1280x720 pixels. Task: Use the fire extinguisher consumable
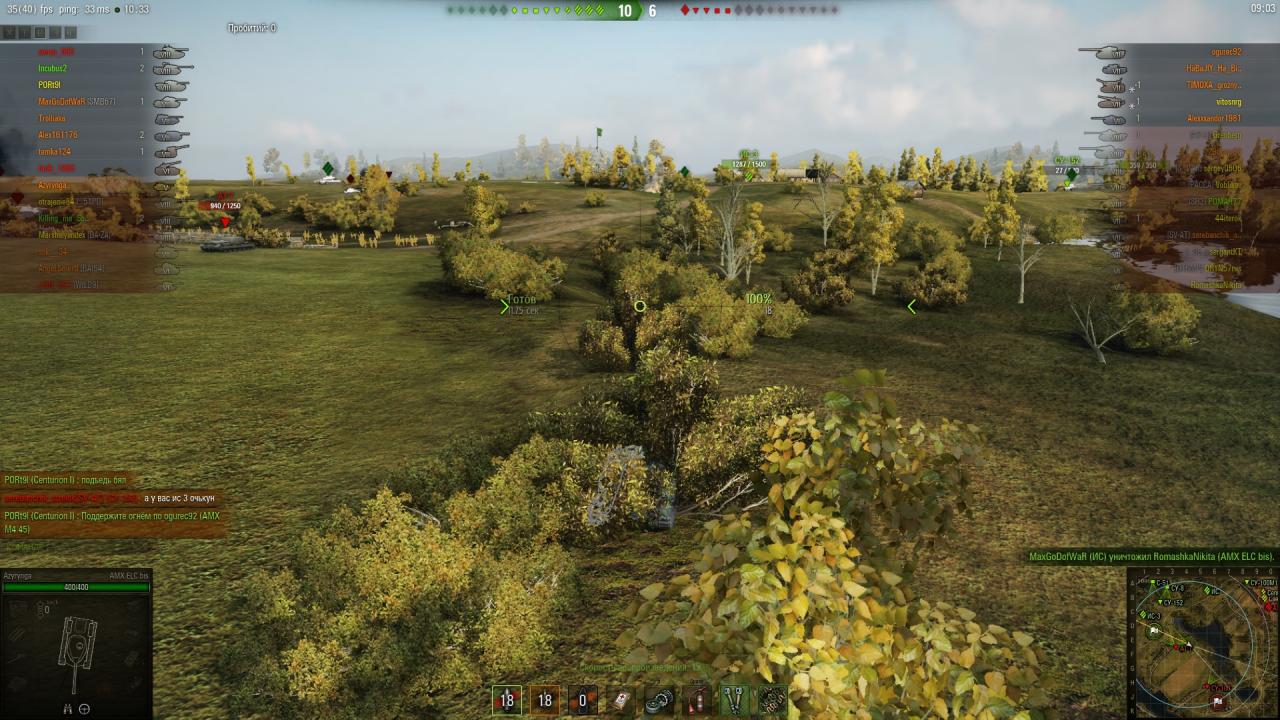pos(697,700)
